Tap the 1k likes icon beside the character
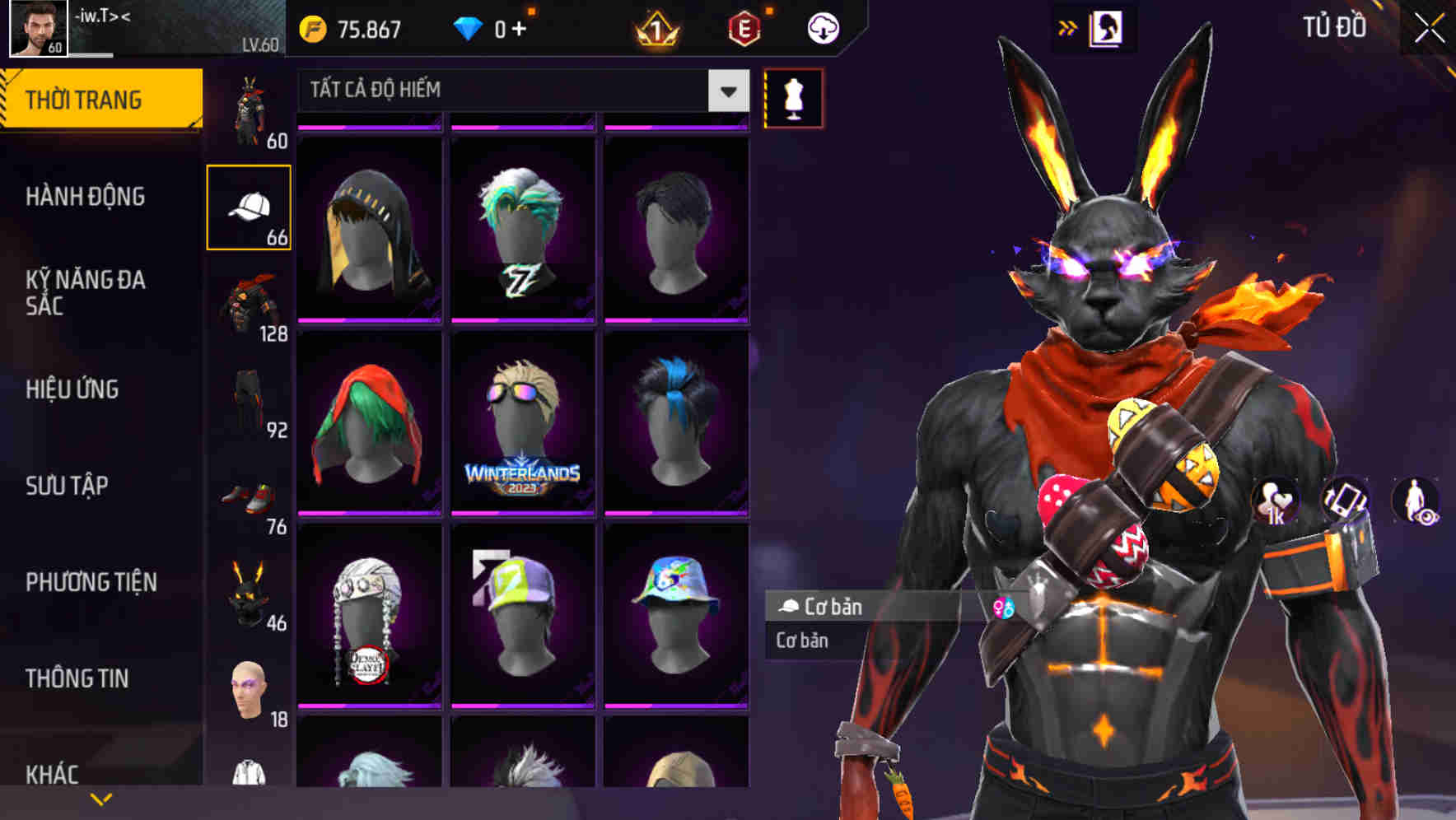Viewport: 1456px width, 820px height. click(x=1276, y=502)
